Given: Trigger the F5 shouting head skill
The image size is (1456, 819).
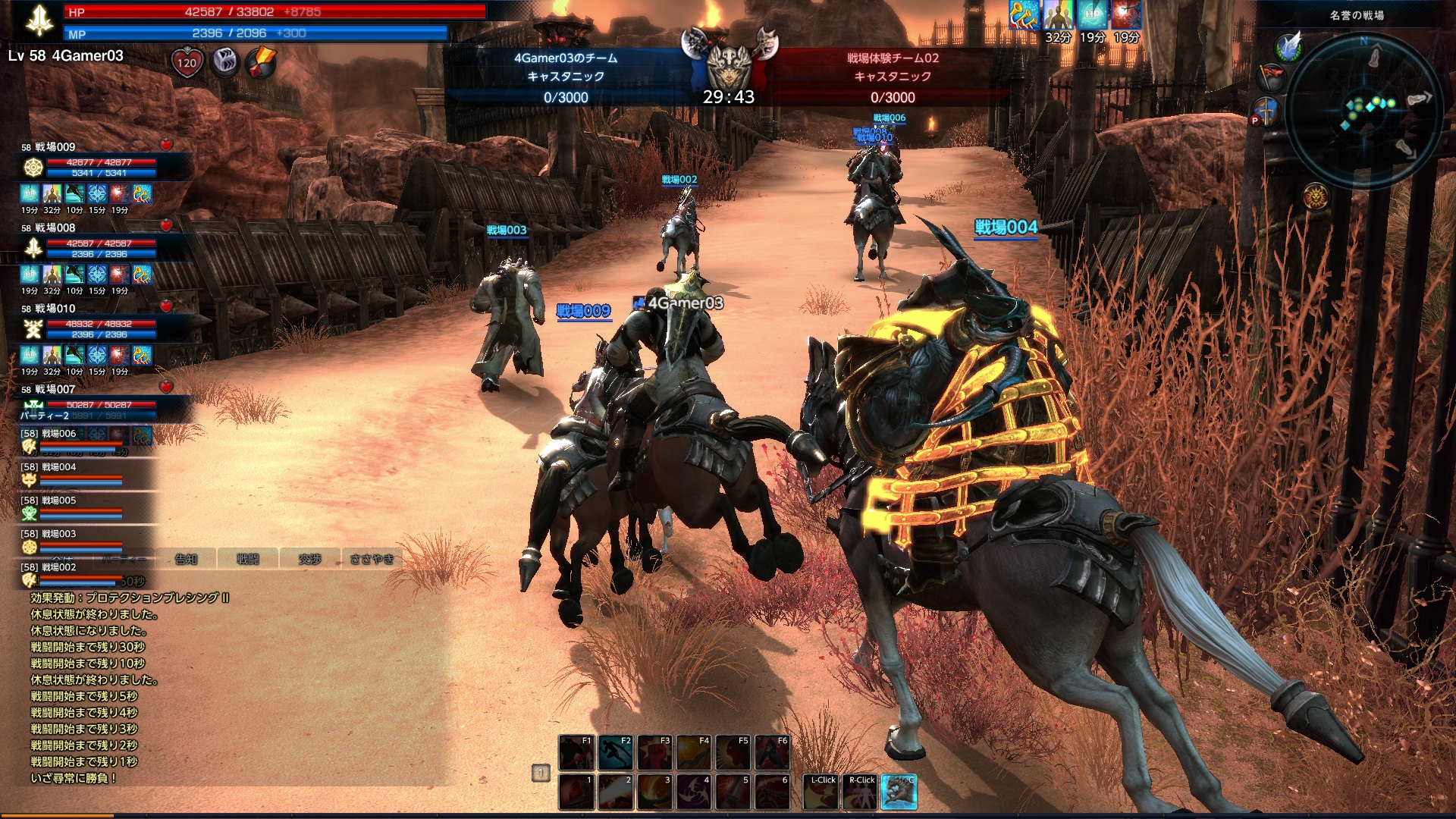Looking at the screenshot, I should [733, 752].
